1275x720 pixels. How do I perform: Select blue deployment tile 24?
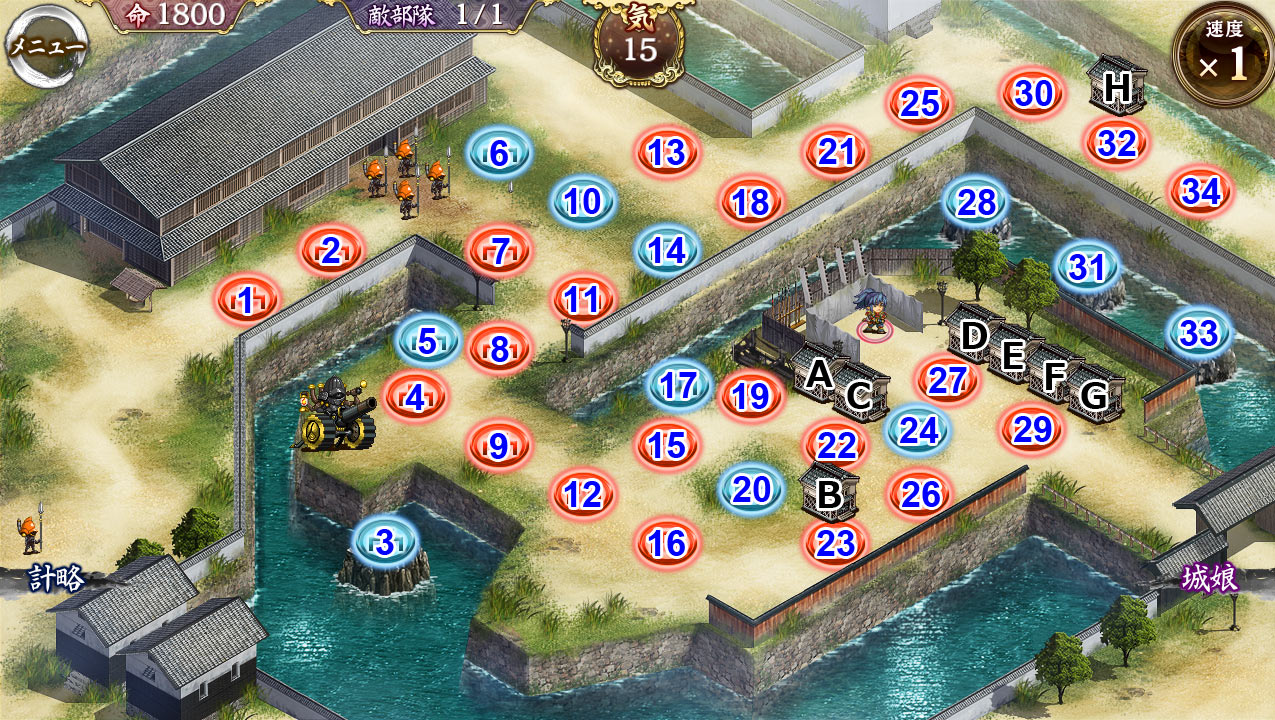coord(919,430)
